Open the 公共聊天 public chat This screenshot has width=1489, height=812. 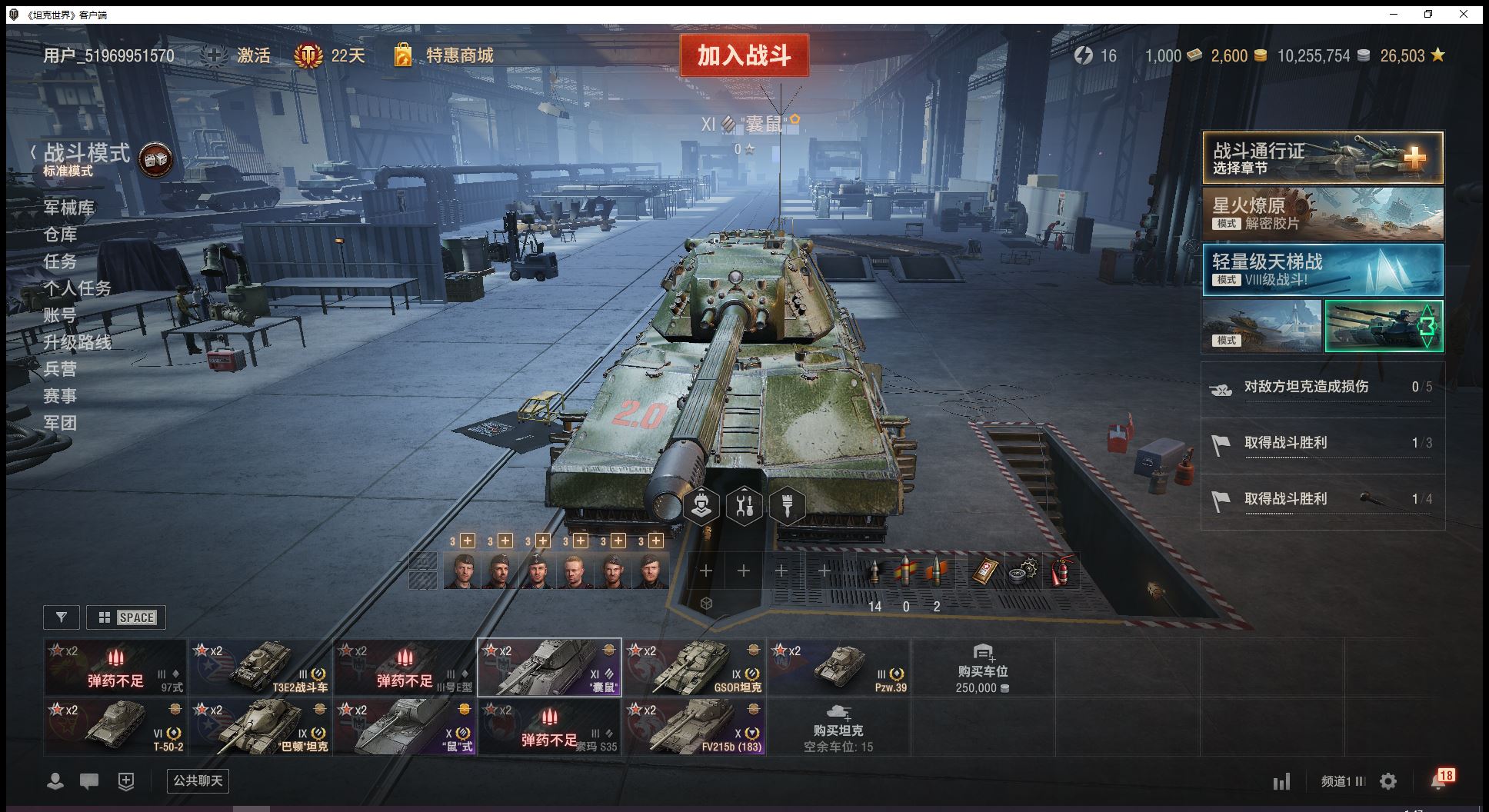pyautogui.click(x=198, y=781)
